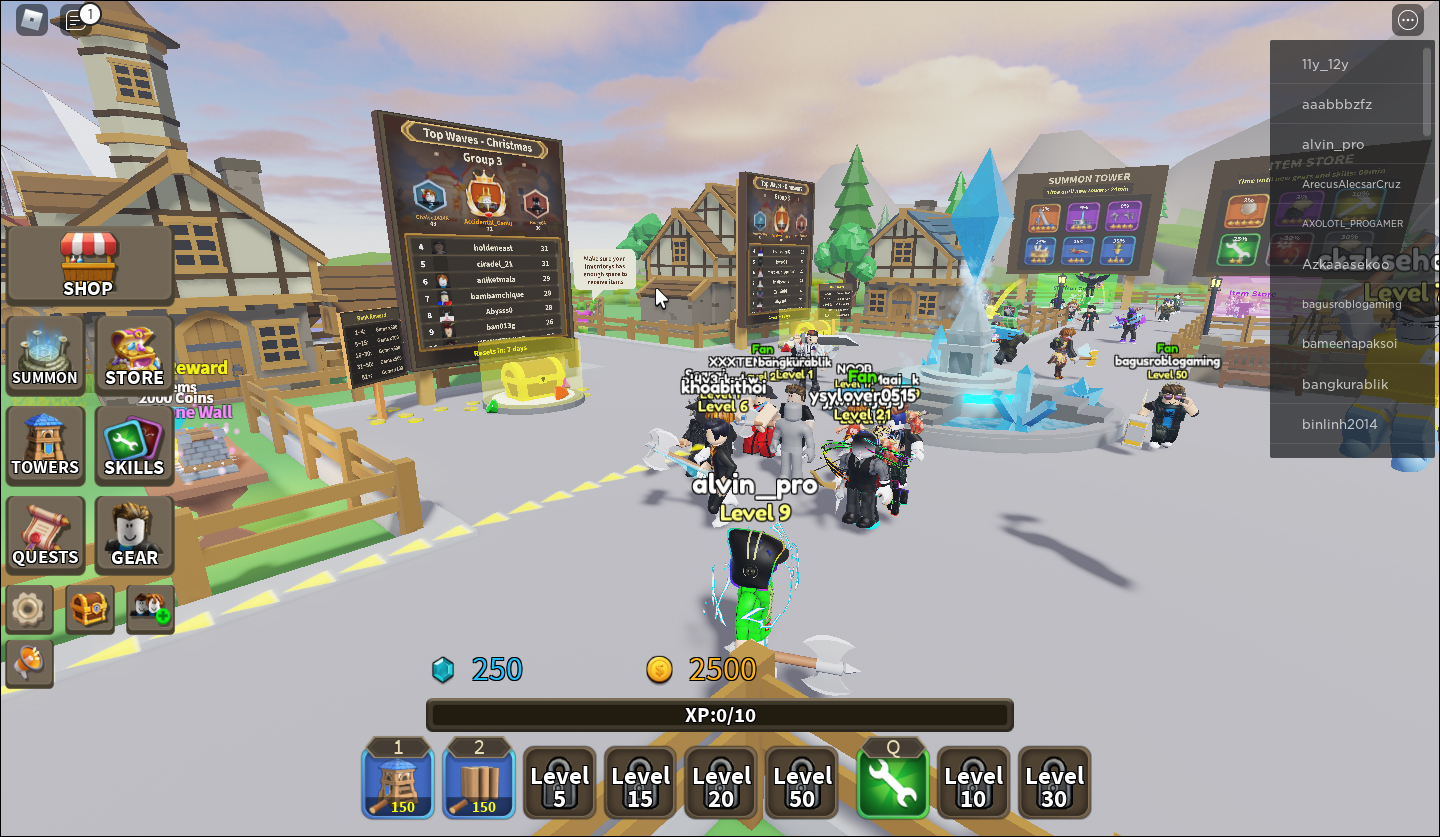Image resolution: width=1440 pixels, height=837 pixels.
Task: Open the golden treasure chest rewards icon
Action: [x=89, y=608]
